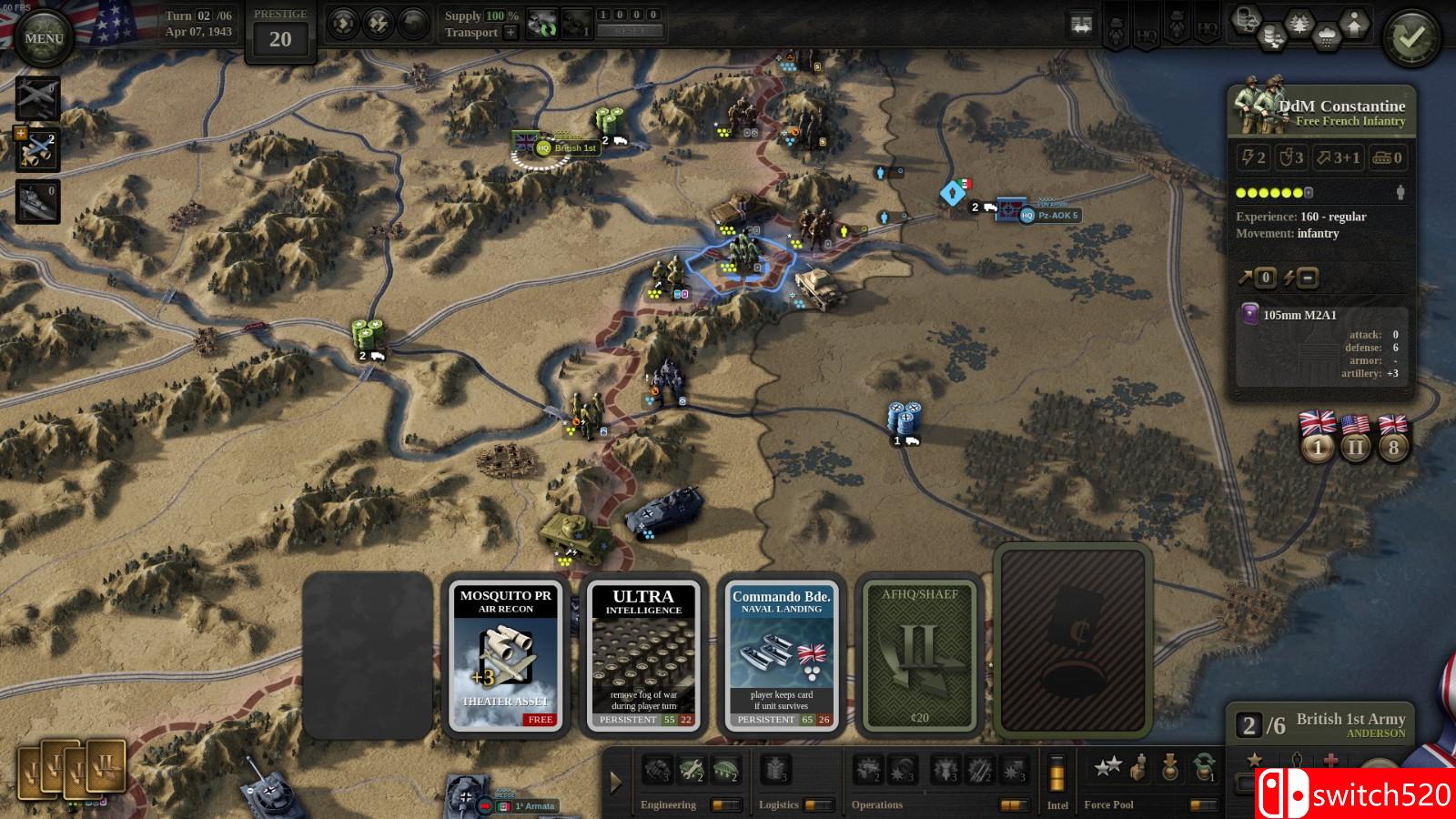
Task: Select the naval units sidebar icon
Action: pyautogui.click(x=36, y=198)
